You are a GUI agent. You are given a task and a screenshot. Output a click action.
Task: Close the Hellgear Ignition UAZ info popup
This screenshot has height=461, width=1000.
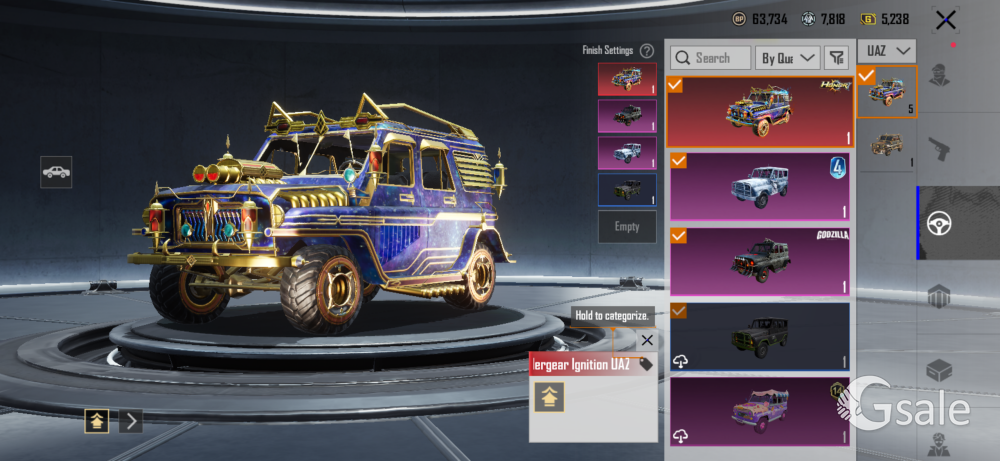pyautogui.click(x=647, y=340)
